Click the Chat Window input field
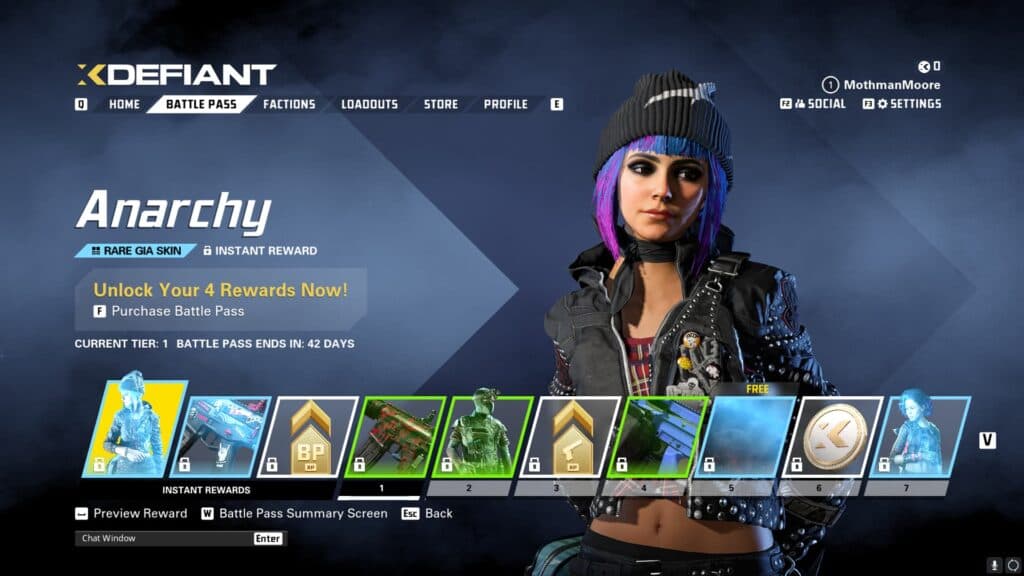This screenshot has height=576, width=1024. (165, 538)
